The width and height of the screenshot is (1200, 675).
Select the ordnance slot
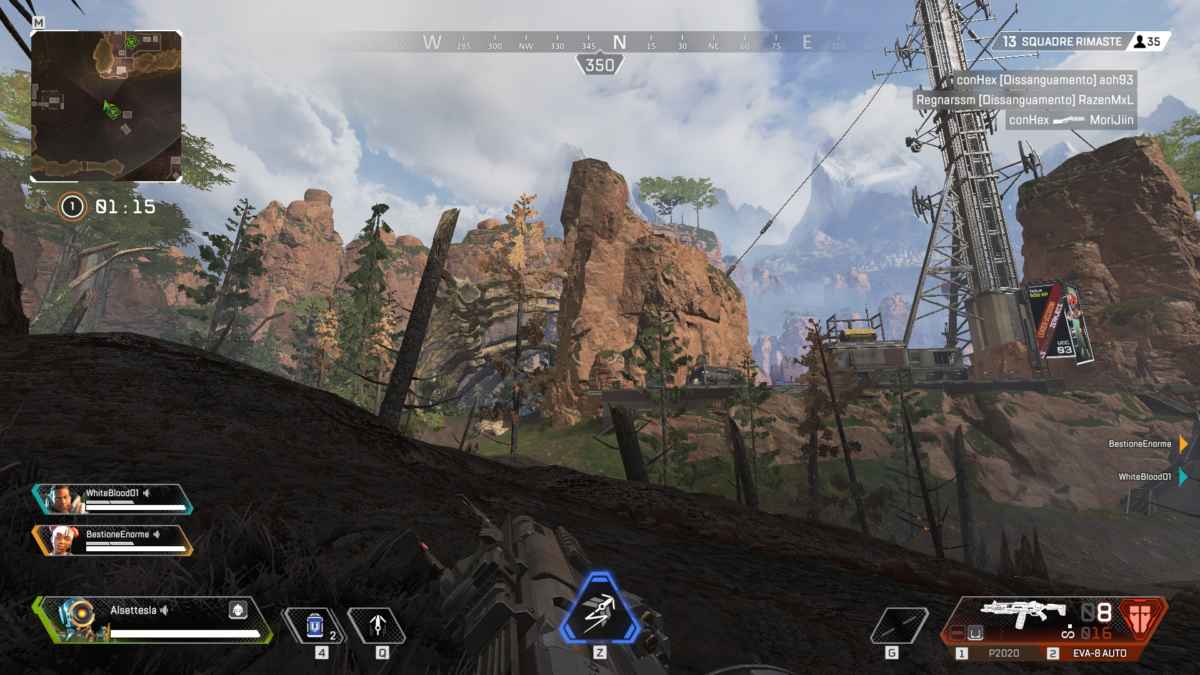pyautogui.click(x=898, y=626)
